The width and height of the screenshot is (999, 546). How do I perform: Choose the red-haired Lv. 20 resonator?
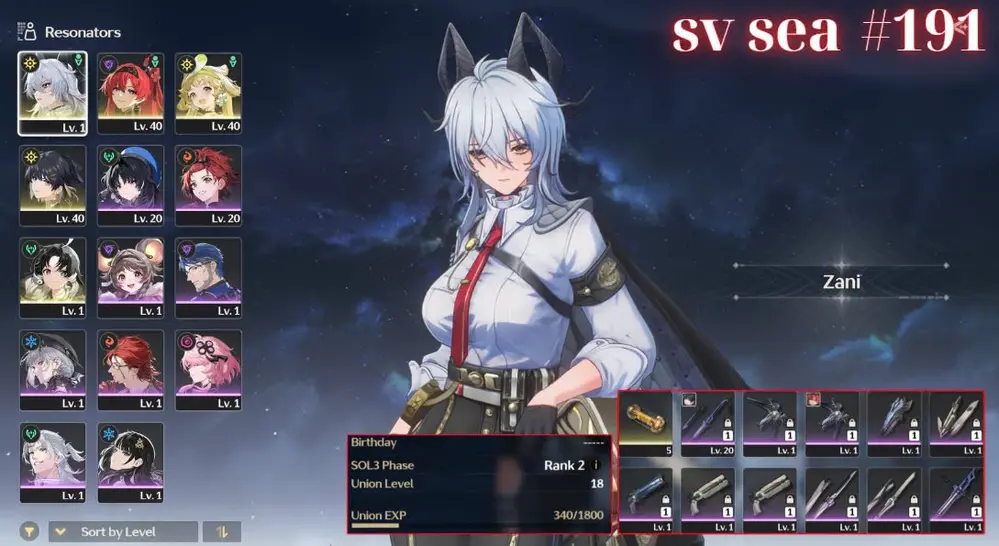208,185
